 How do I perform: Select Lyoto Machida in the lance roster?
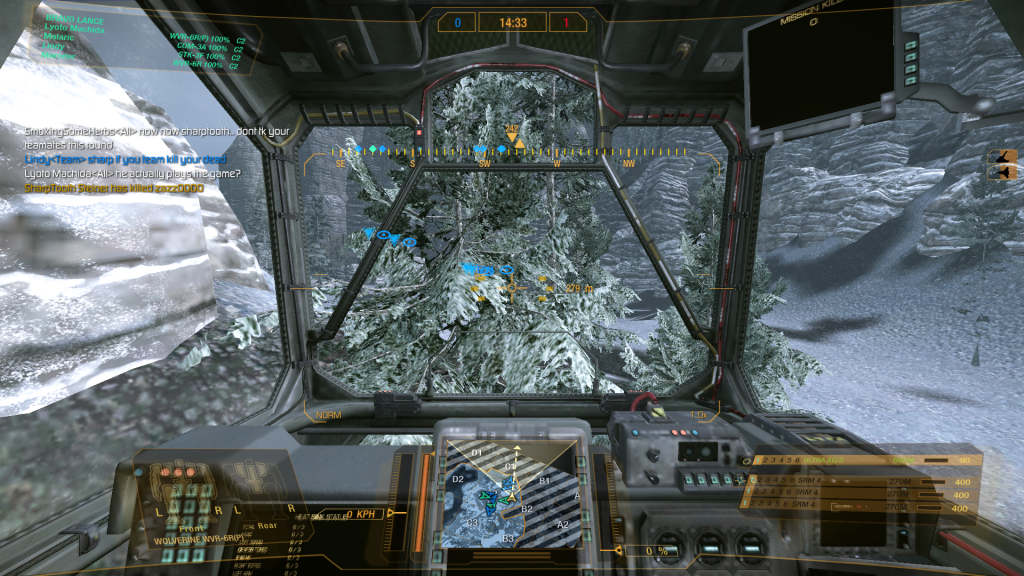tap(73, 28)
